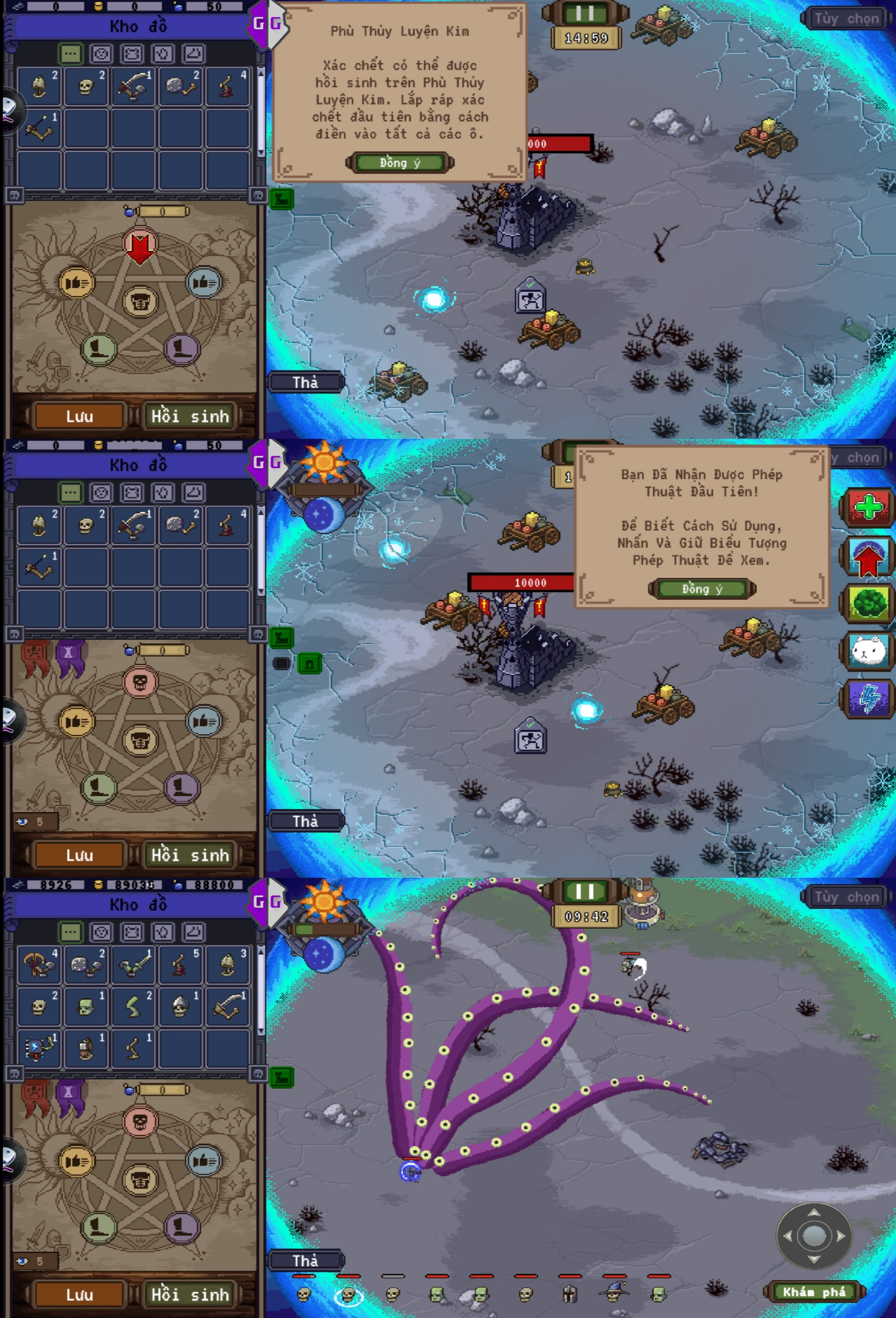This screenshot has height=1318, width=896.
Task: Tap the red down-arrow head slot
Action: click(x=140, y=245)
